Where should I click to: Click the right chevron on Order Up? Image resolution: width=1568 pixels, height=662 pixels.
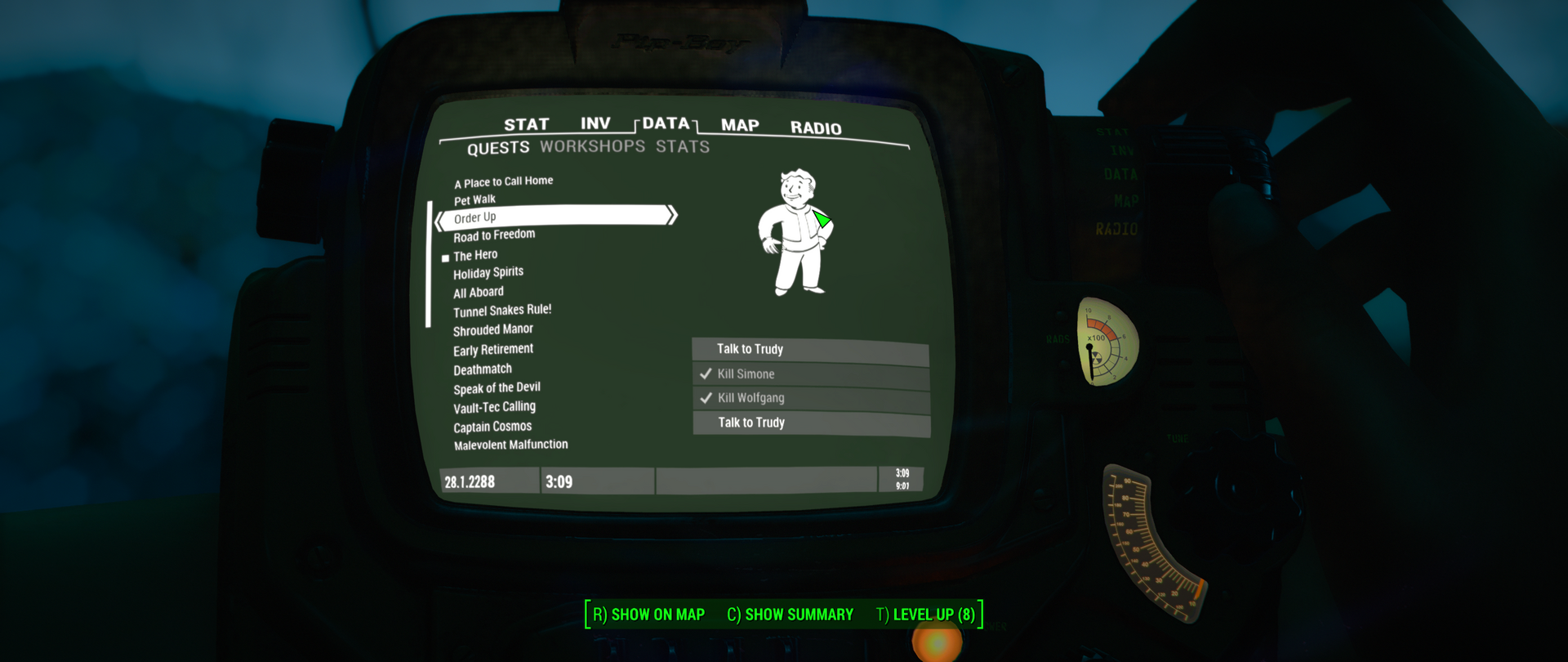coord(672,216)
